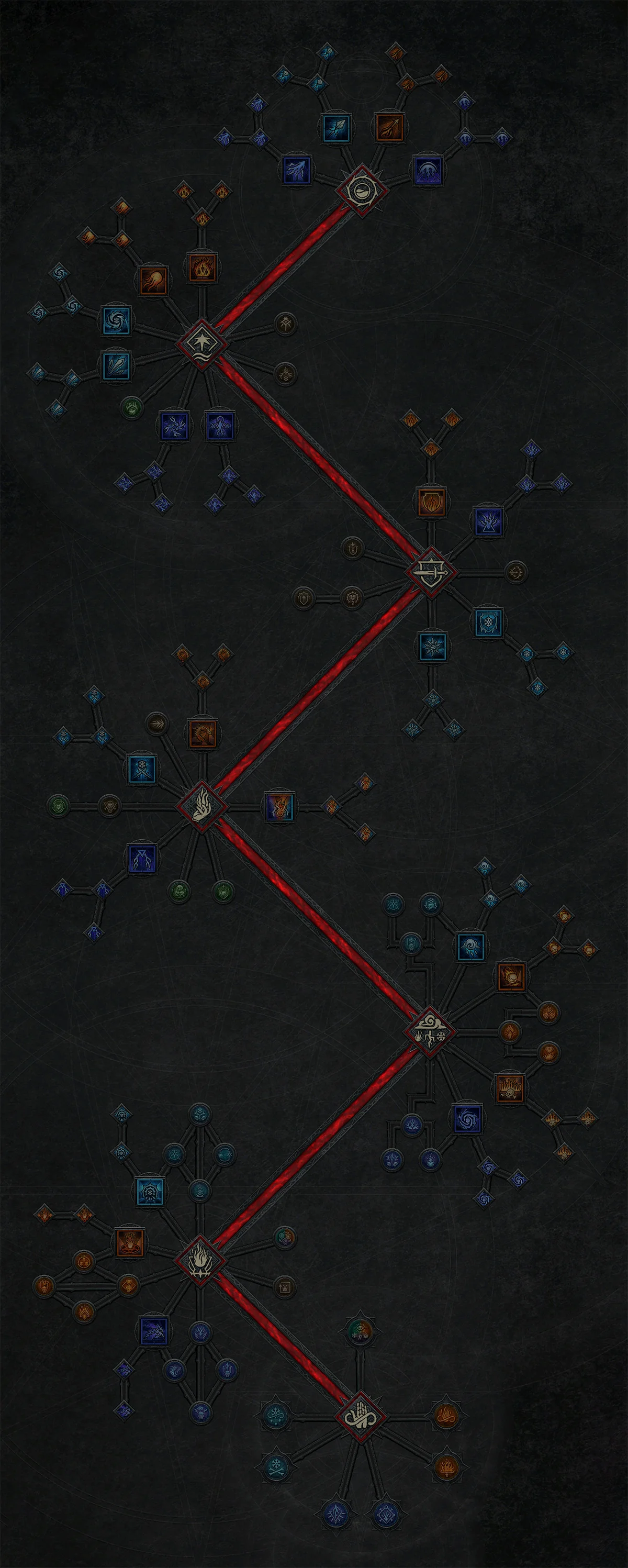The width and height of the screenshot is (628, 1568).
Task: Choose the Frost Bolt skill node
Action: (336, 128)
